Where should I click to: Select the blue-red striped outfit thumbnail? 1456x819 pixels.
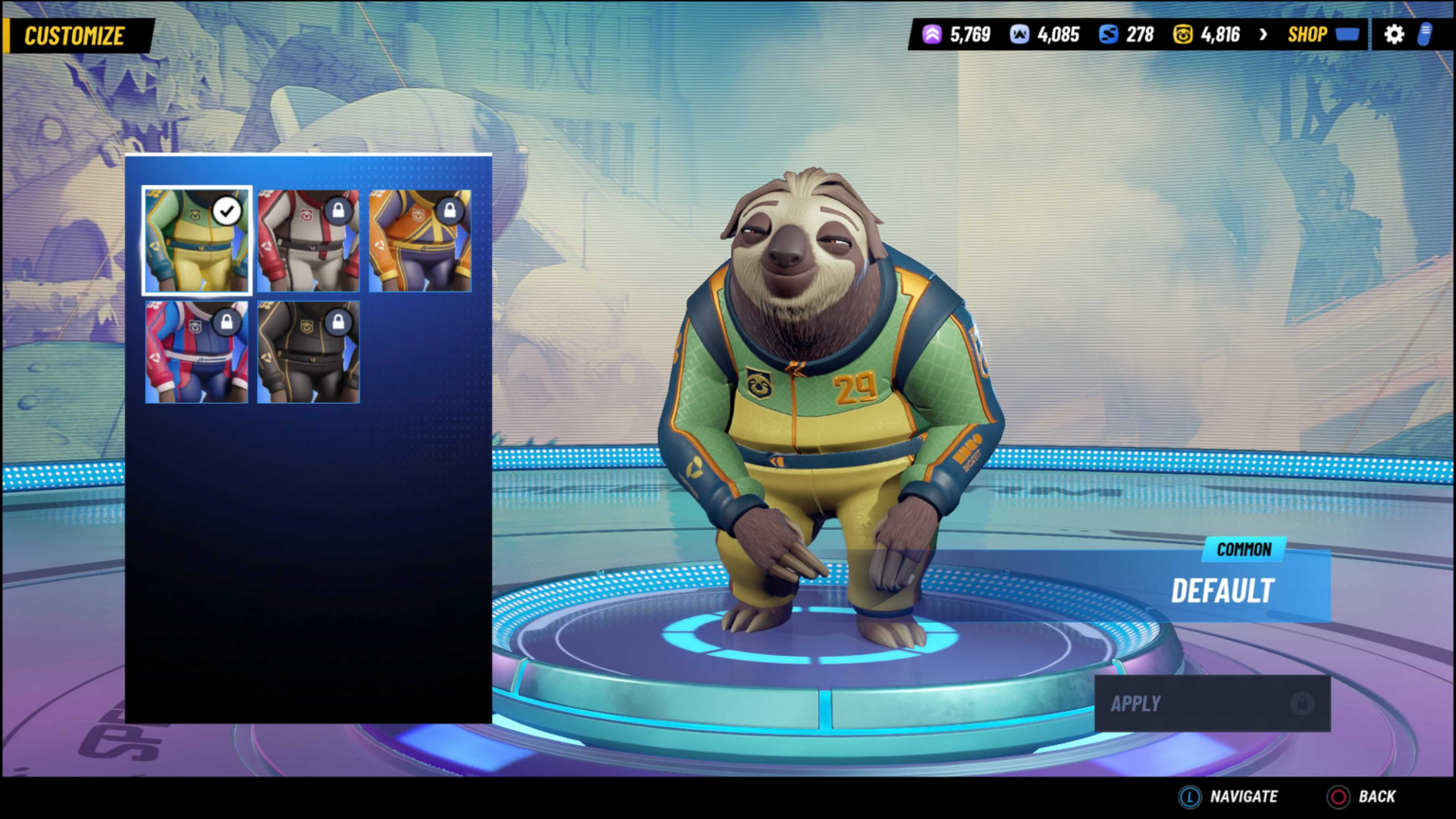coord(195,352)
